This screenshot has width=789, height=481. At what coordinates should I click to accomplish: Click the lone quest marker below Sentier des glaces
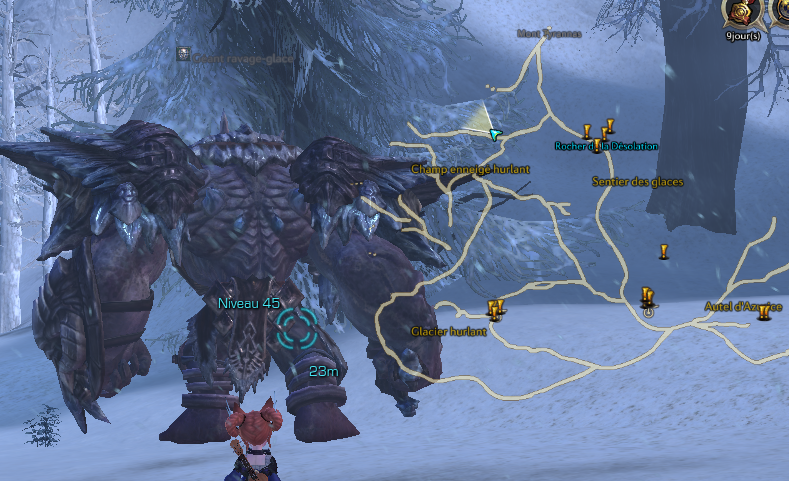pos(662,251)
